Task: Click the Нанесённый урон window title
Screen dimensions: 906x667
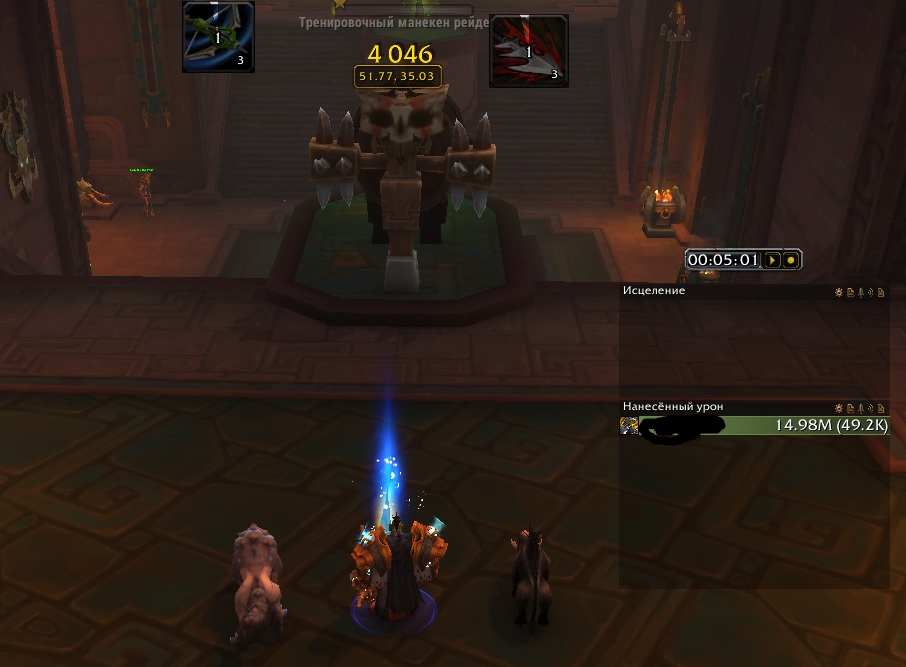Action: tap(673, 407)
